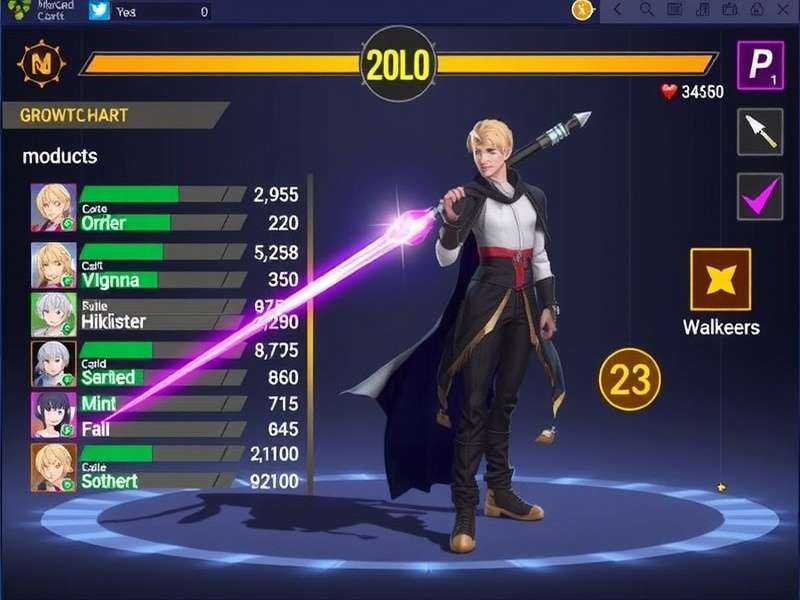Select the spear weapon icon
Viewport: 800px width, 600px height.
point(760,131)
